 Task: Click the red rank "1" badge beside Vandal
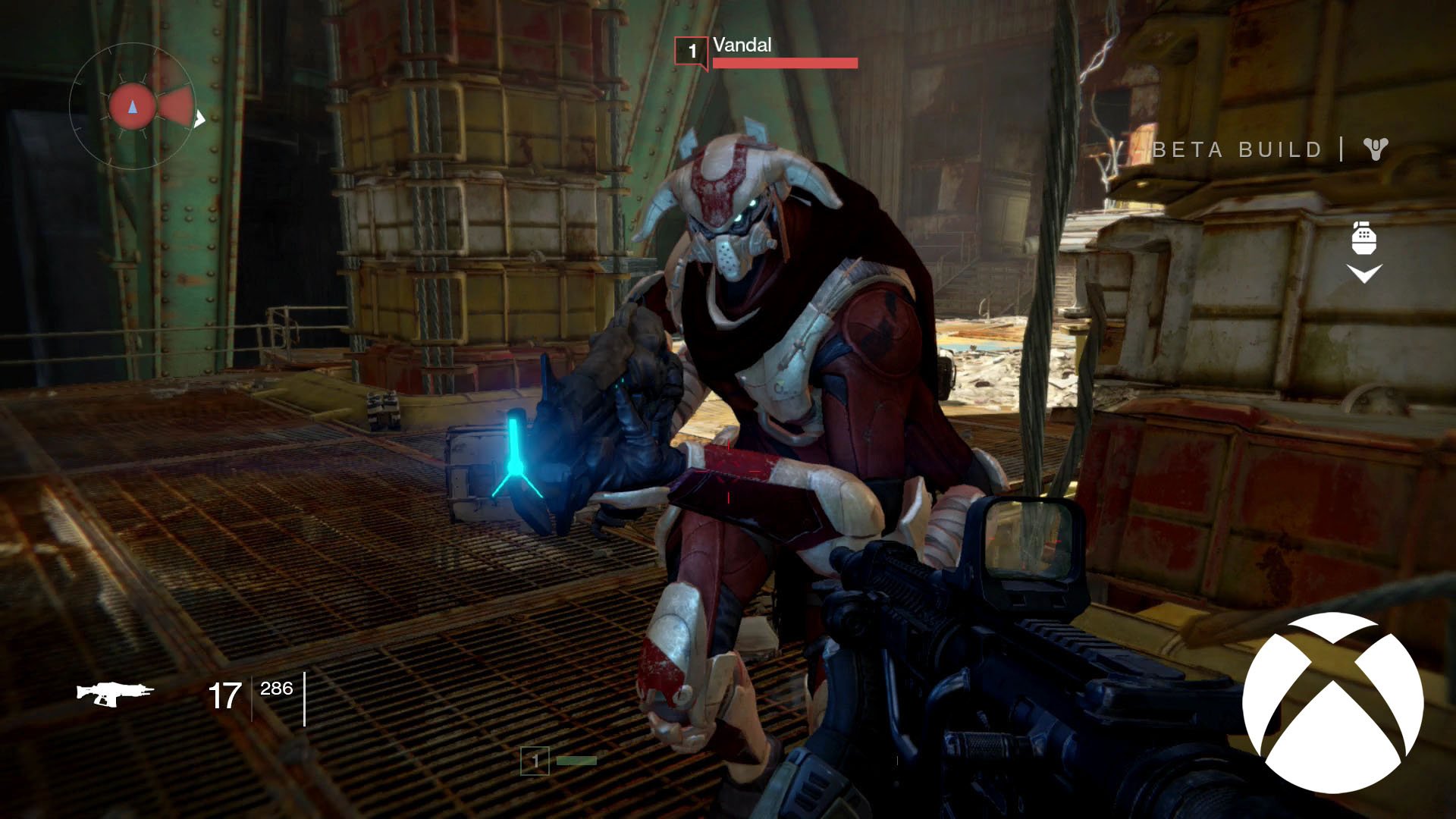tap(692, 52)
